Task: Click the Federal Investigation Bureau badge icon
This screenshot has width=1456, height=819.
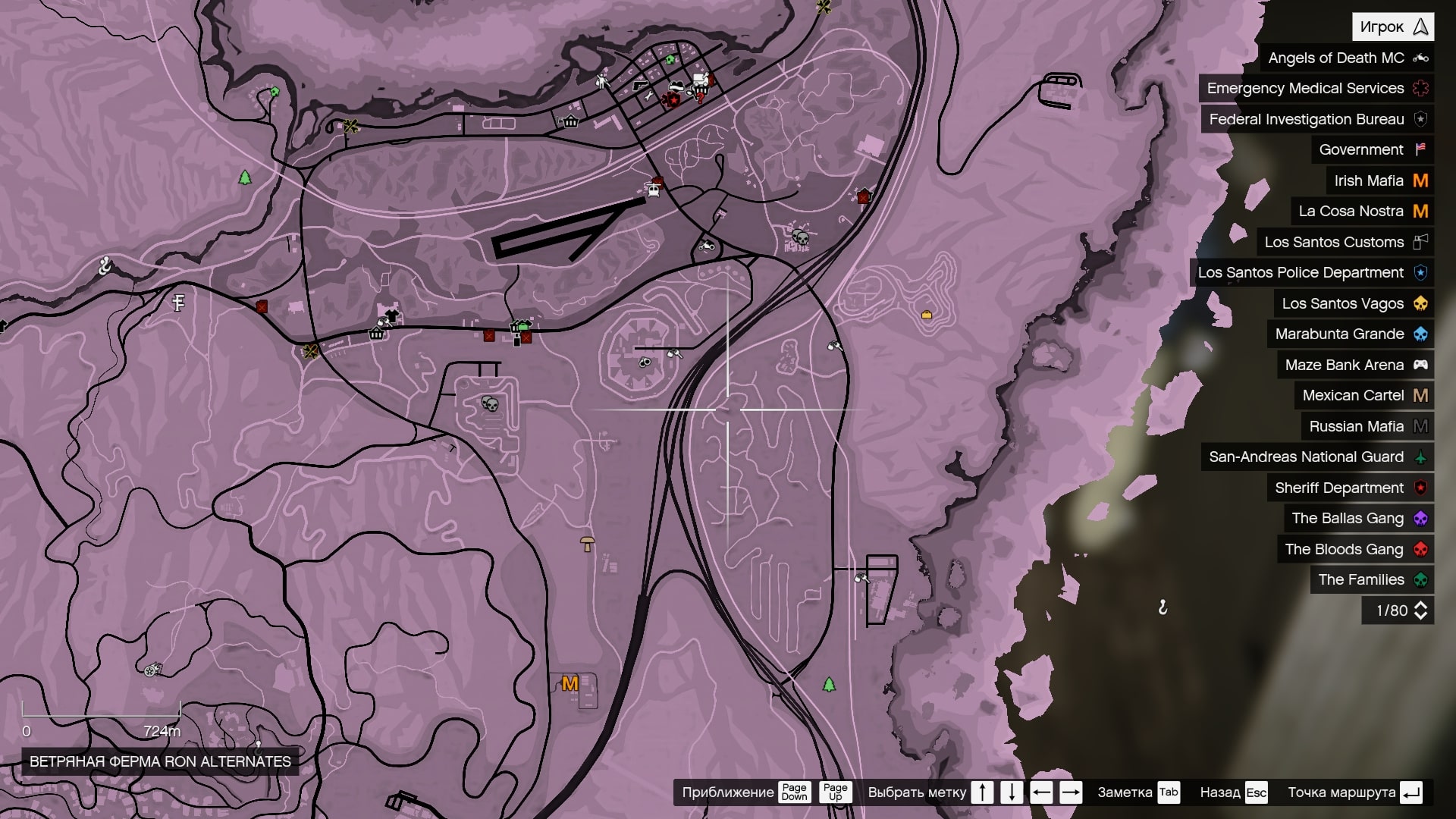Action: [1422, 119]
